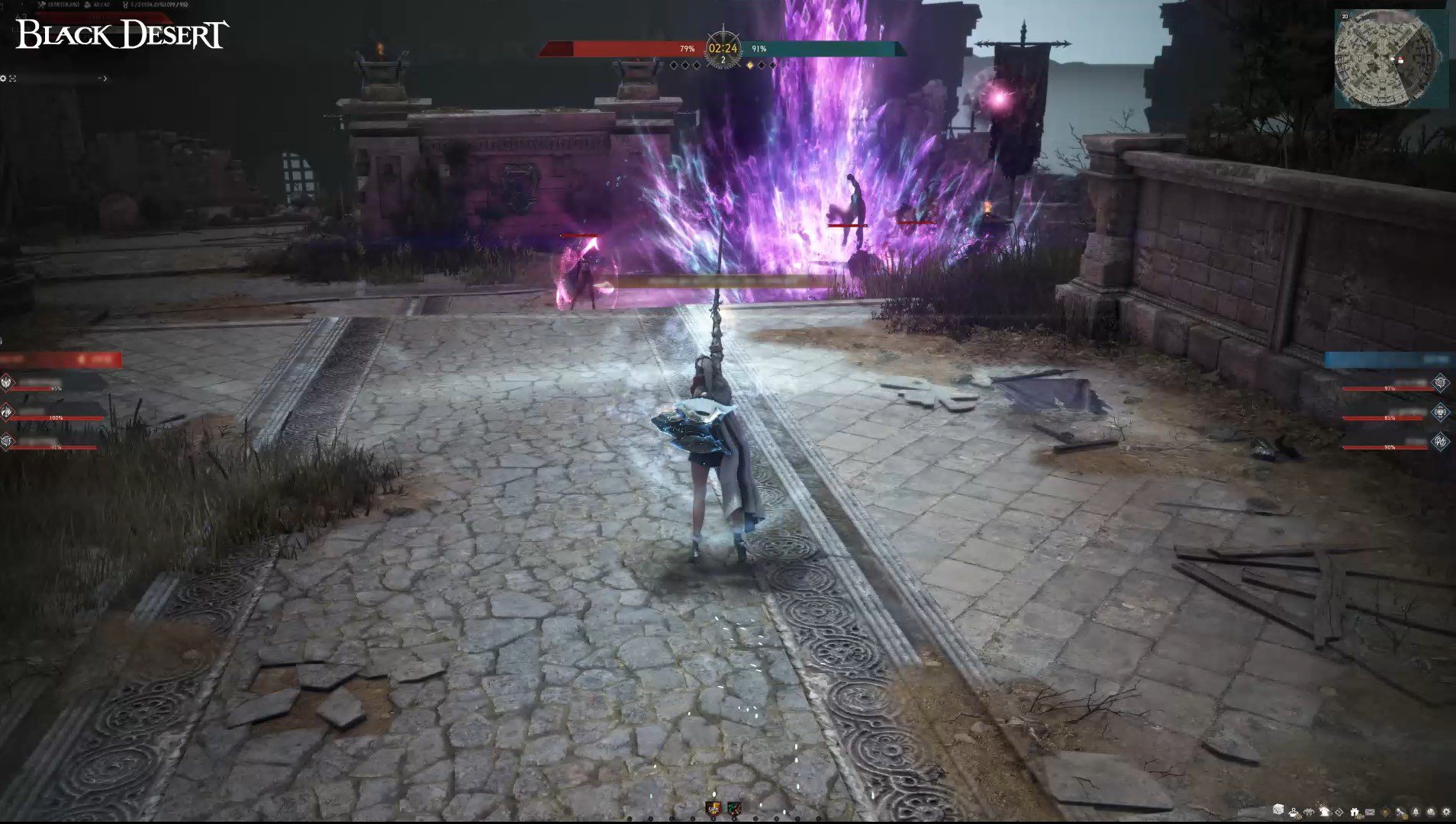This screenshot has width=1456, height=824.
Task: Select the blue team member at 85% health
Action: pyautogui.click(x=1389, y=413)
